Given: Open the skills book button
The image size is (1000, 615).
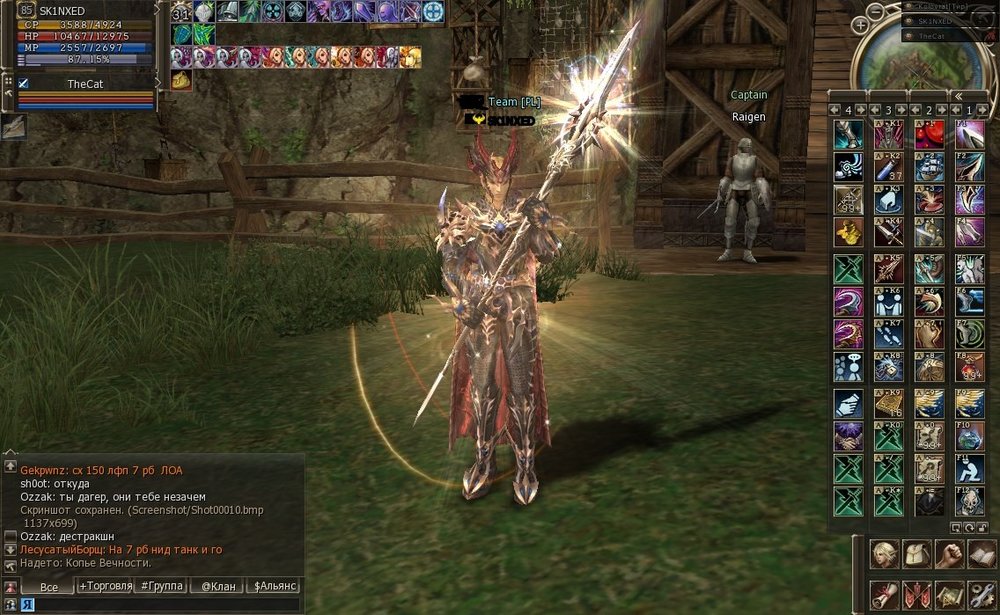Looking at the screenshot, I should click(x=981, y=553).
